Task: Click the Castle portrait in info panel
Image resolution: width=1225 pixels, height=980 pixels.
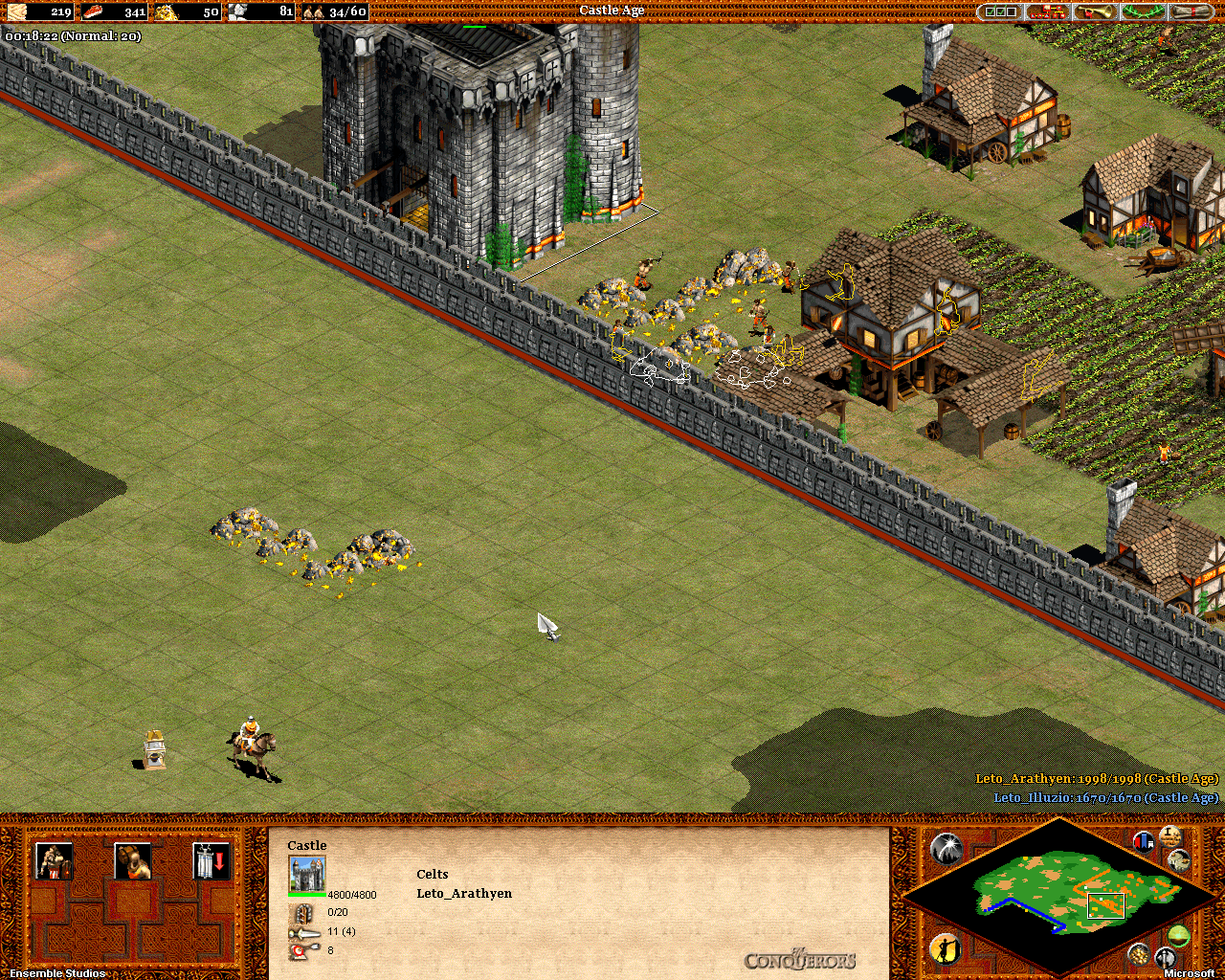Action: (307, 873)
